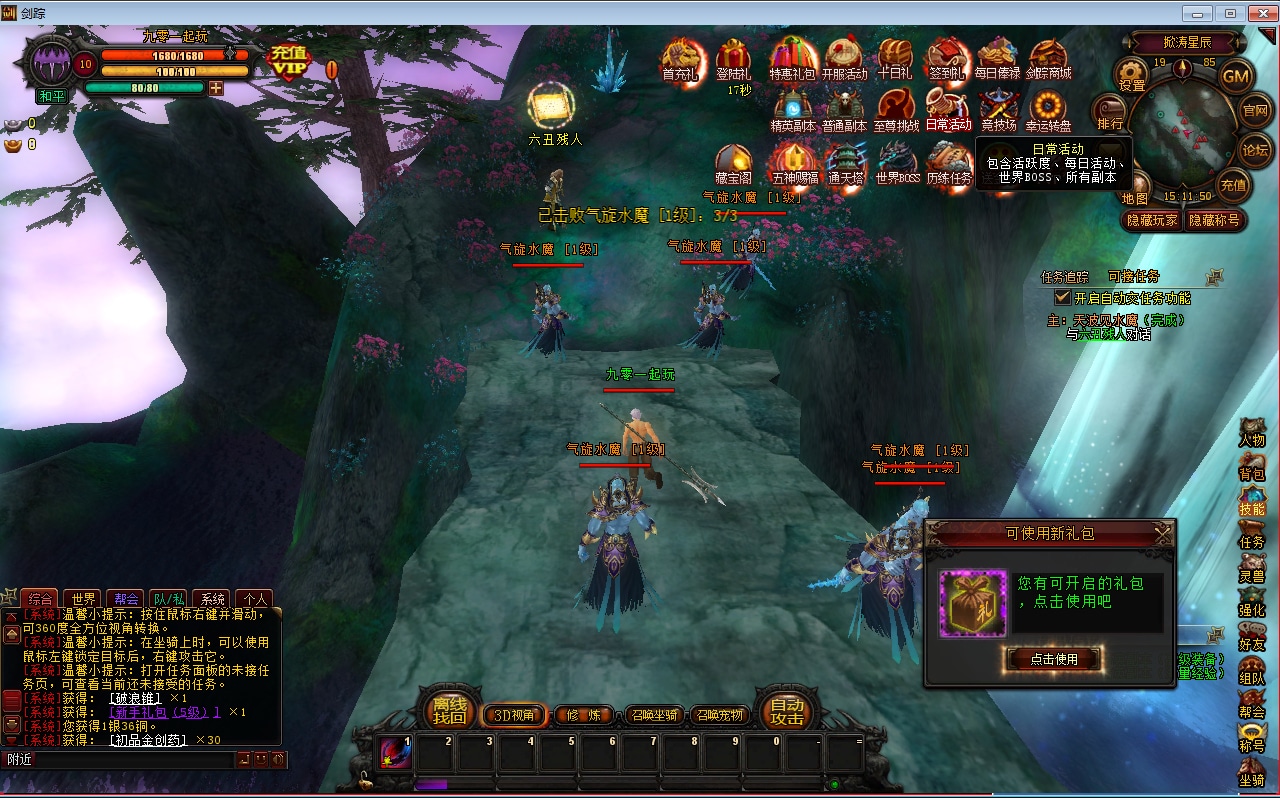The height and width of the screenshot is (798, 1280).
Task: Open the 任务 quest panel icon
Action: [x=1252, y=534]
